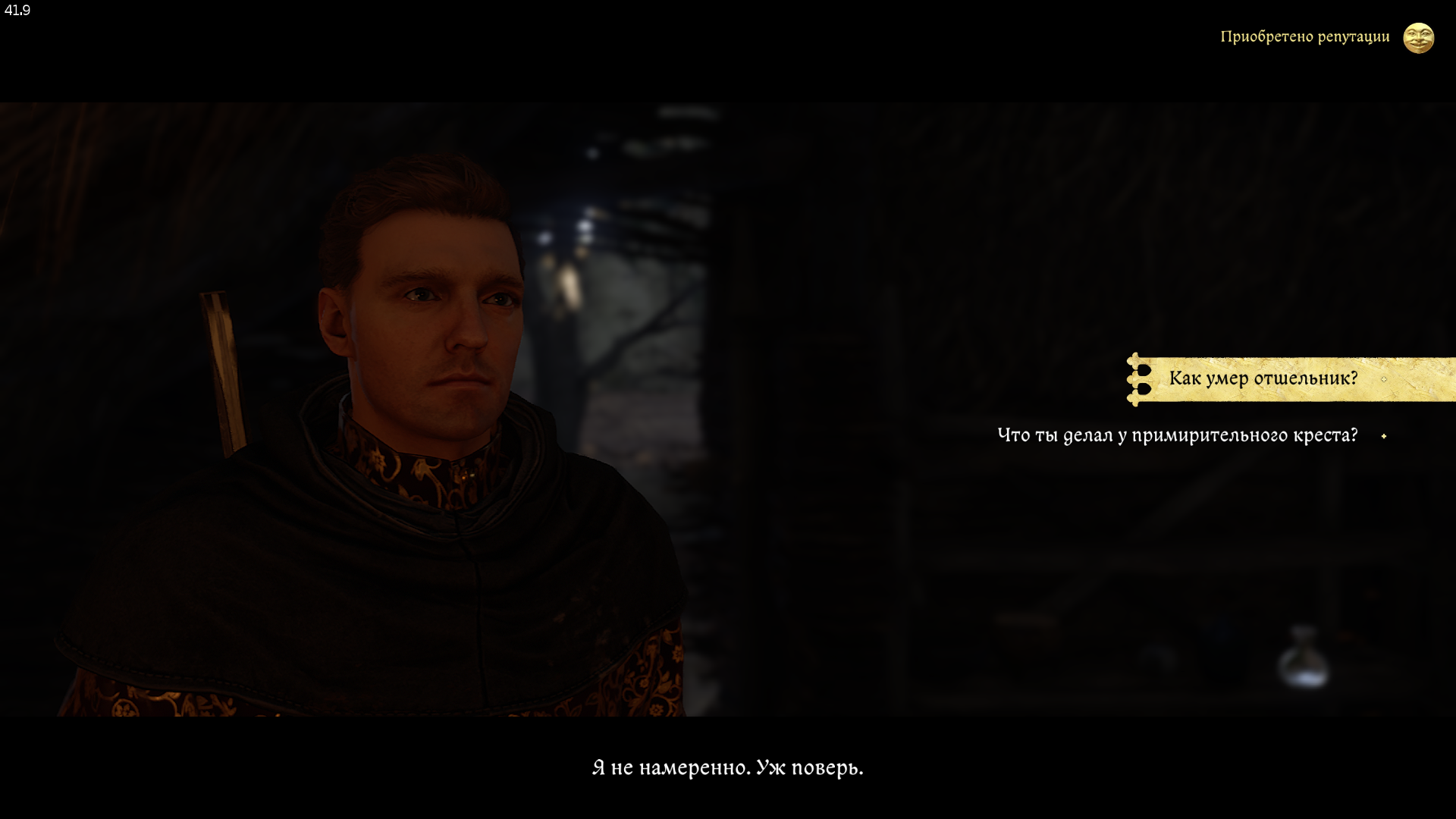Choose "Что ты делал у примирительного креста?" reply
The image size is (1456, 819).
pyautogui.click(x=1177, y=435)
